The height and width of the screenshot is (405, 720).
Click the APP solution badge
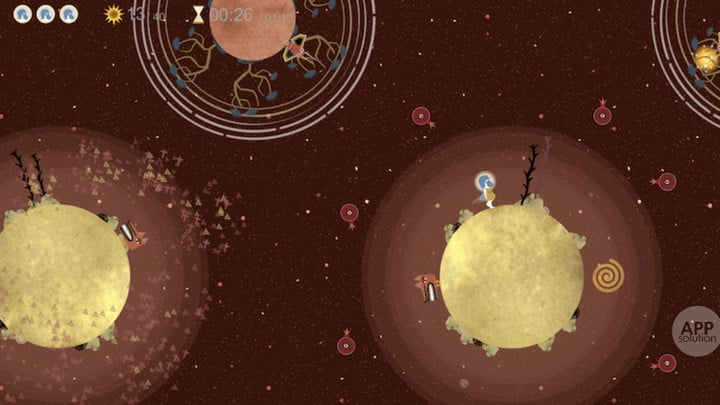click(694, 330)
